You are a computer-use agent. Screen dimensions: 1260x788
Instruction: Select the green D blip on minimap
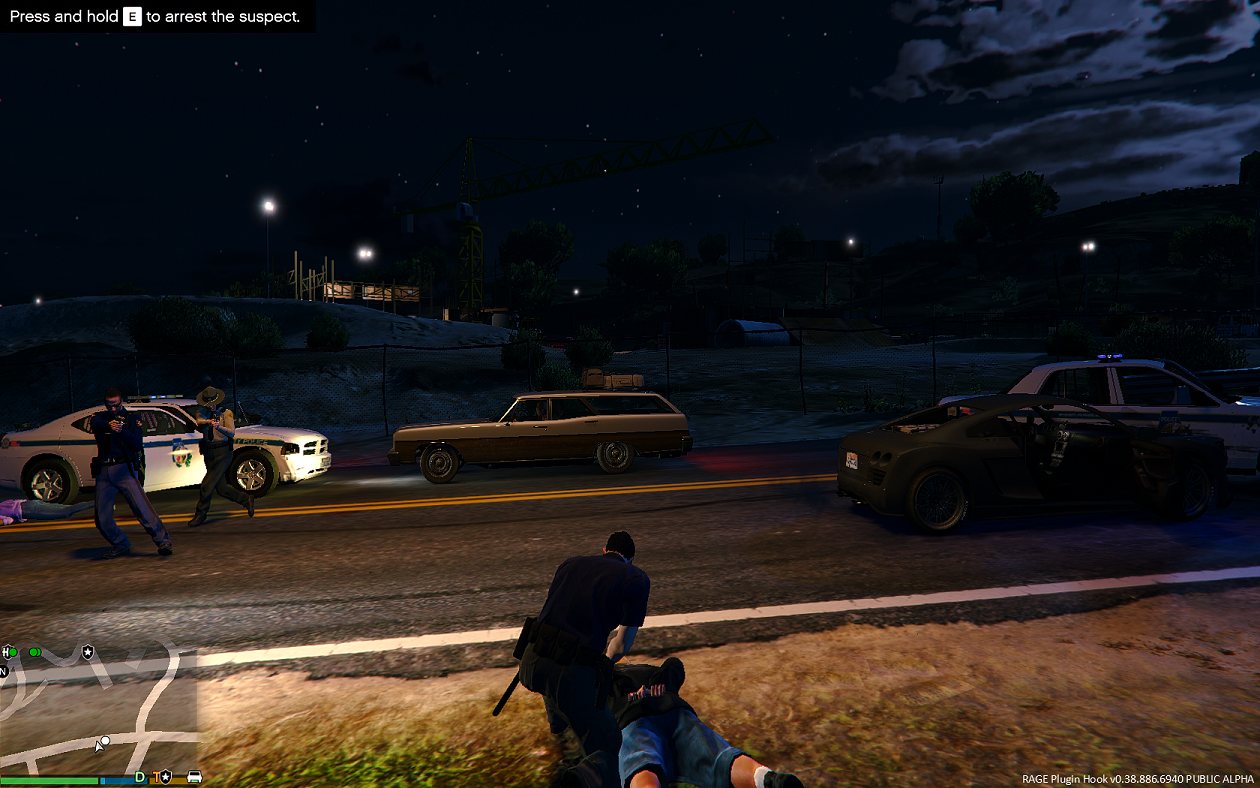coord(140,777)
